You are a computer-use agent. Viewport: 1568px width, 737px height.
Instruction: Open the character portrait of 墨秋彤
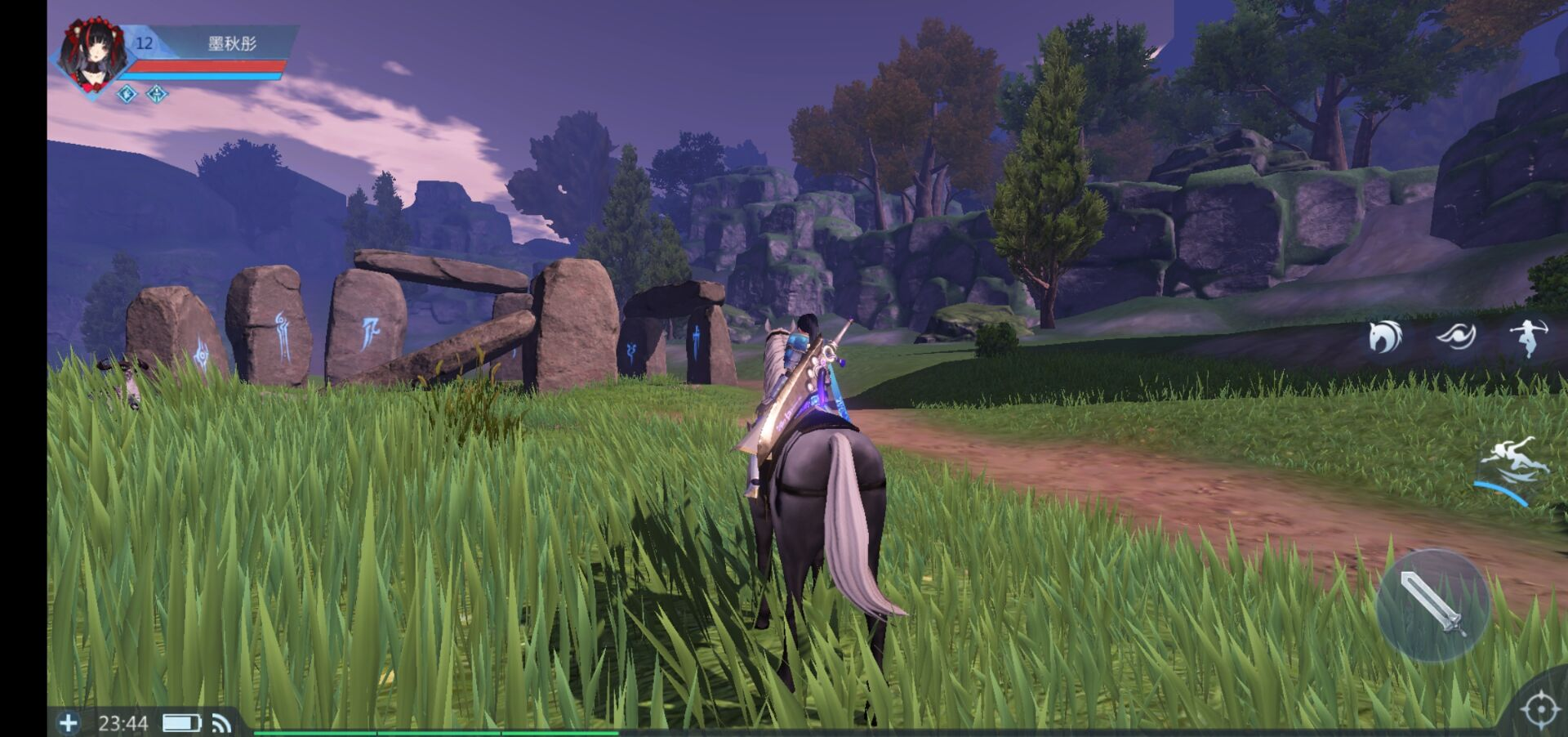coord(96,56)
